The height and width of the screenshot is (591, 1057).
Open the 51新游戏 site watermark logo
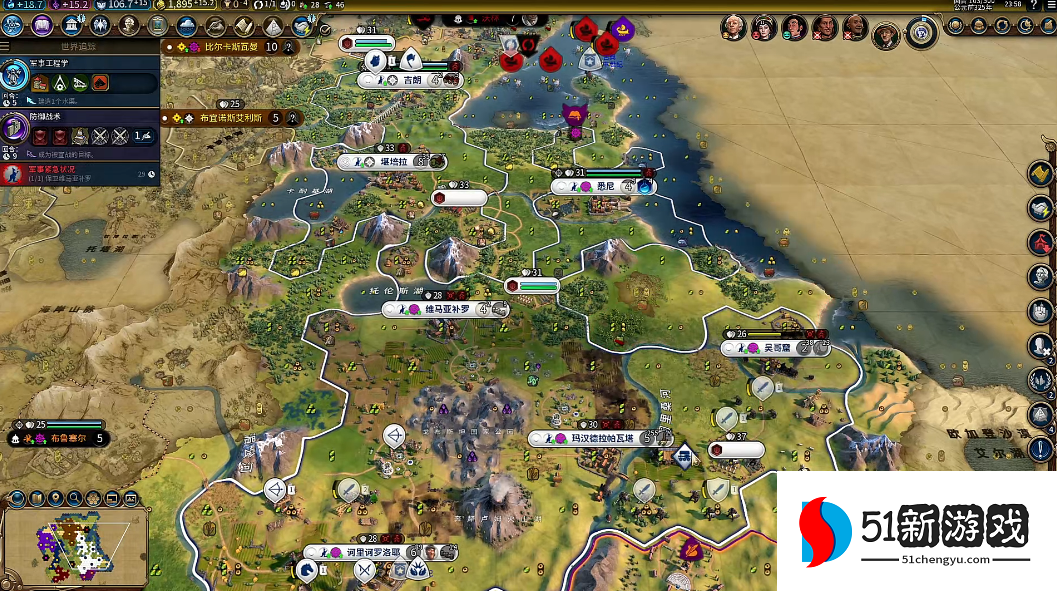(916, 531)
